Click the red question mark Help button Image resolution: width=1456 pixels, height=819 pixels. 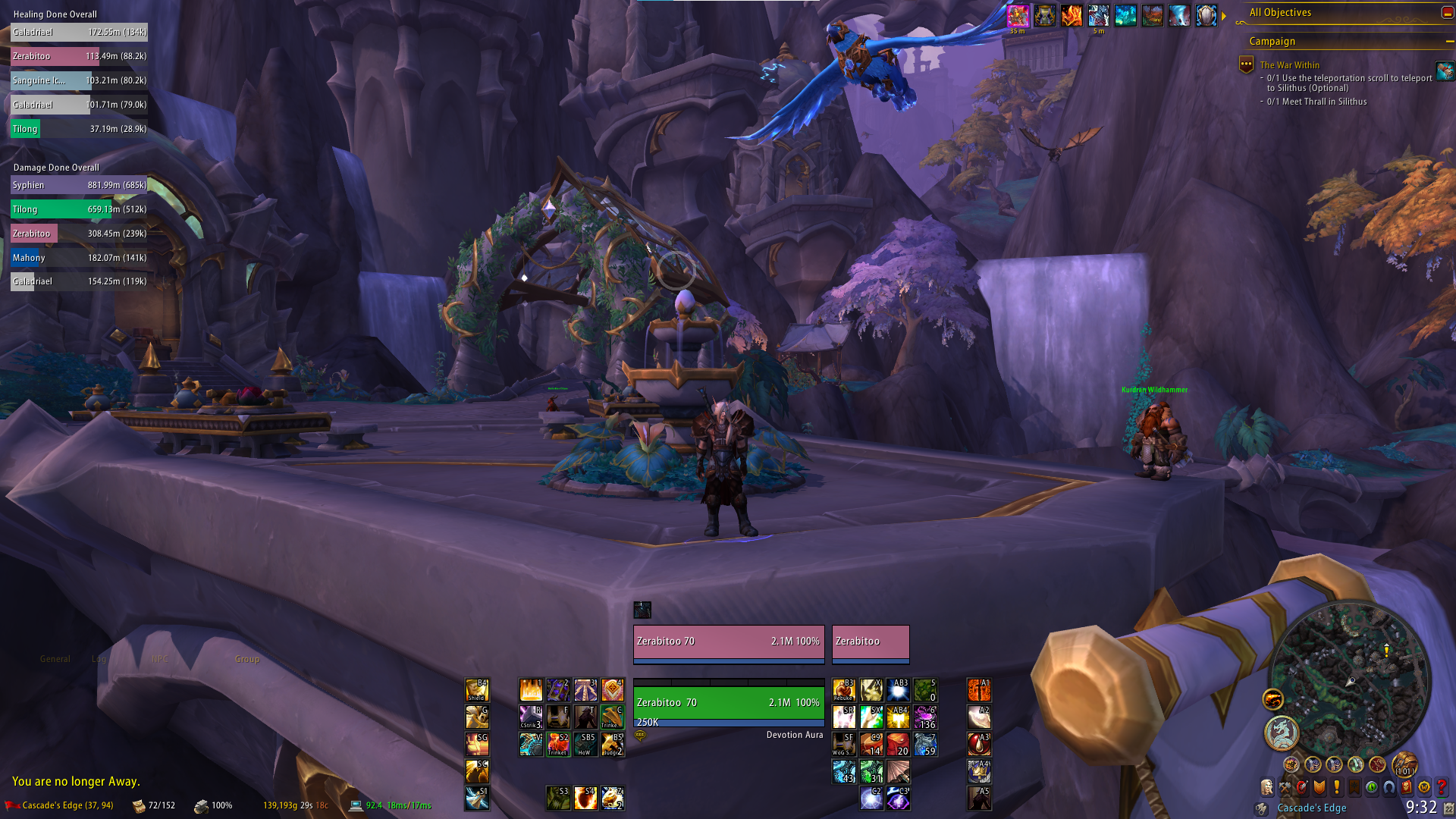[x=1441, y=787]
